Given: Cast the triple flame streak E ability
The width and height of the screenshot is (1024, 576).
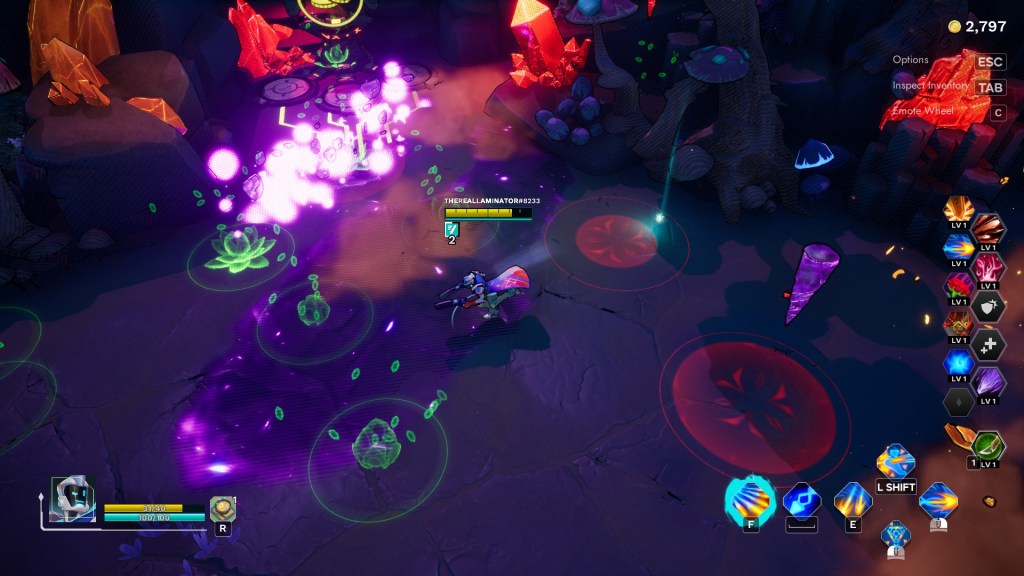Looking at the screenshot, I should coord(853,499).
